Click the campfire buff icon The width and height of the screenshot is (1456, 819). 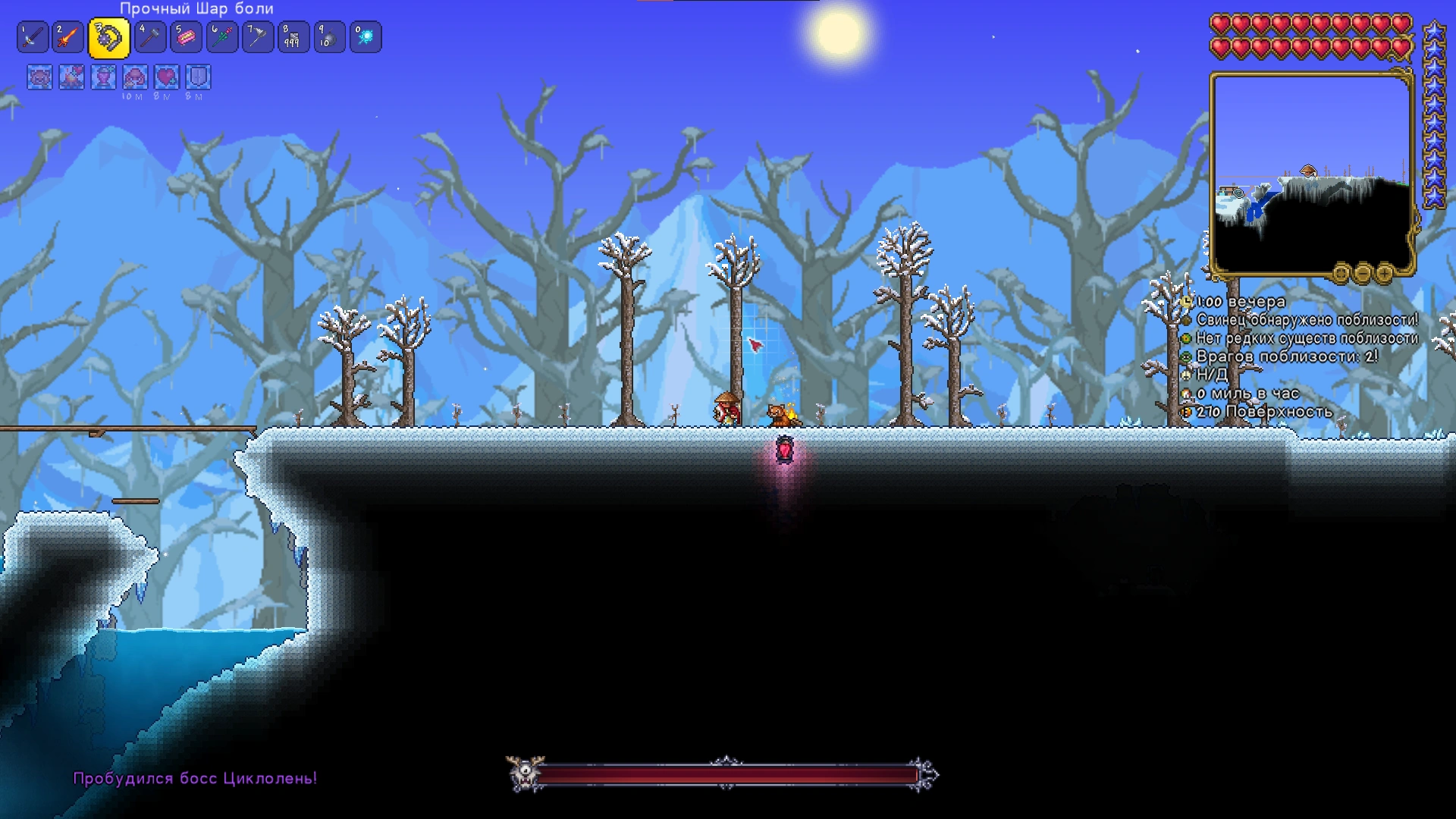(x=71, y=77)
